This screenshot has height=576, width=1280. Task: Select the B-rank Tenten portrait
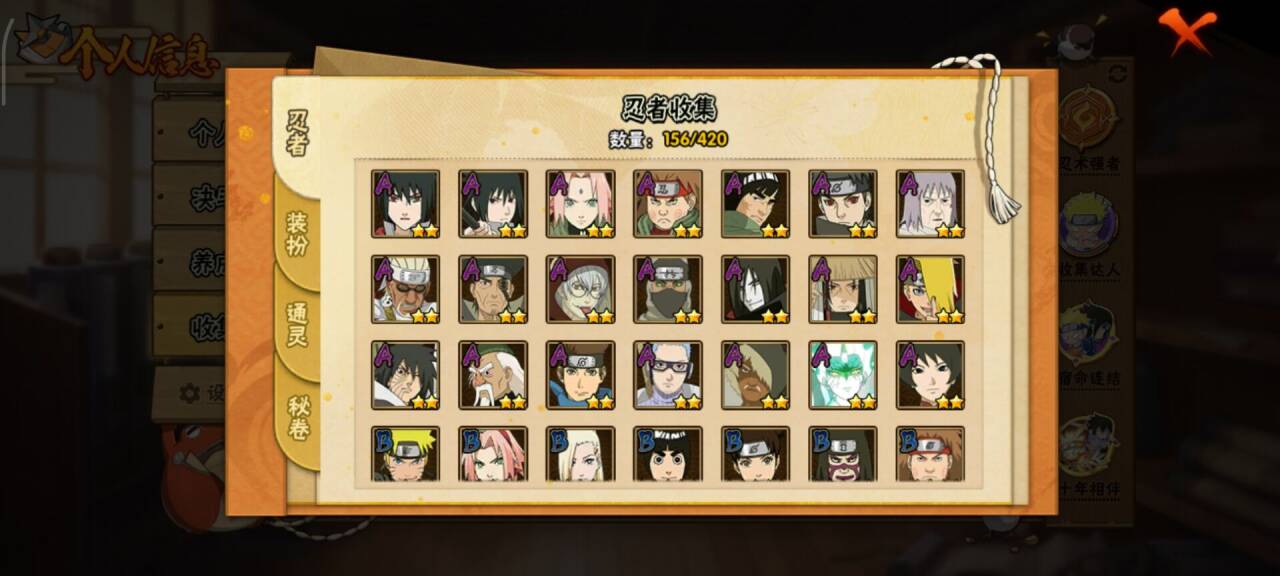click(x=755, y=455)
